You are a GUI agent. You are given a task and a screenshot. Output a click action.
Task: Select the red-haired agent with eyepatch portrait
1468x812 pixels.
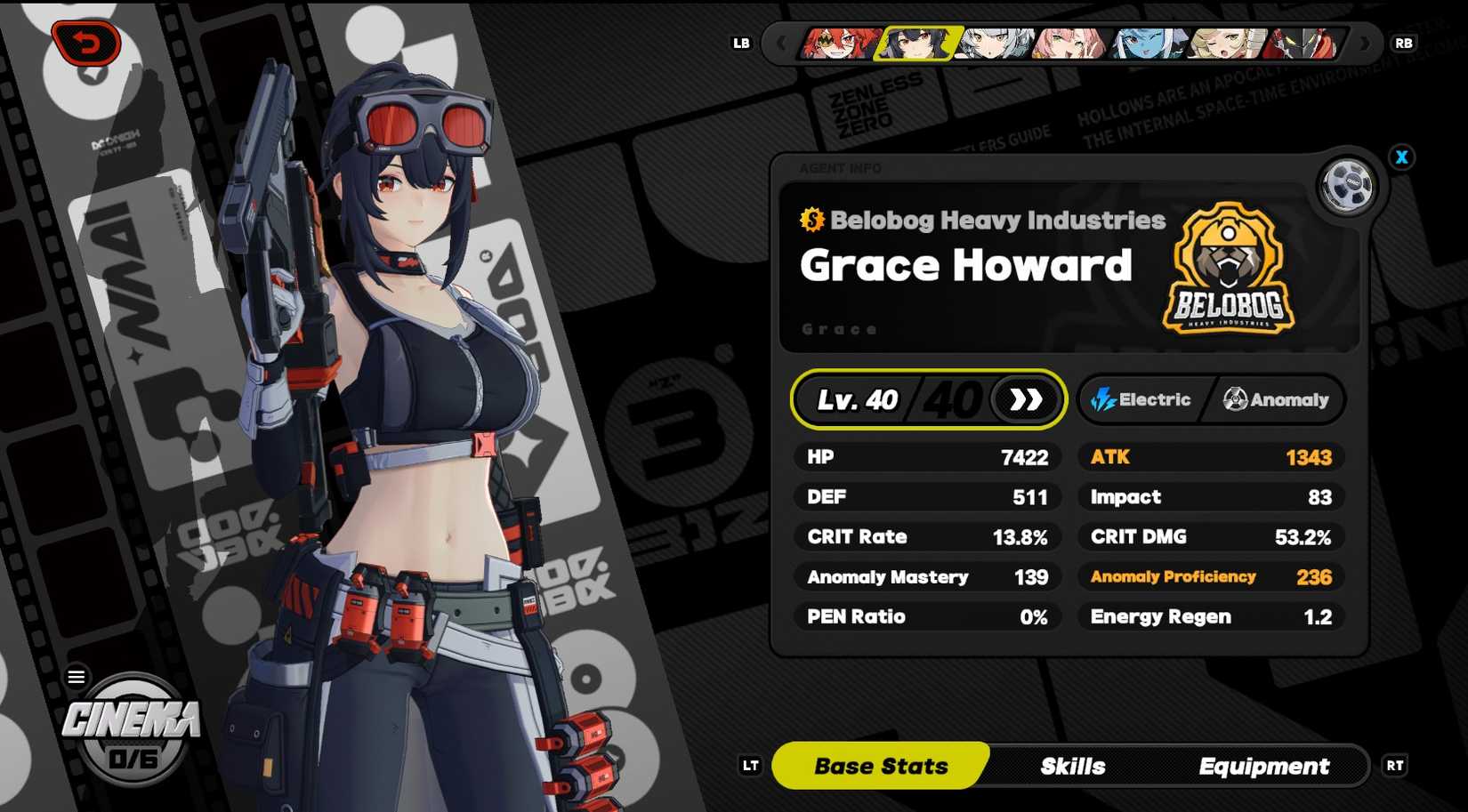click(837, 43)
